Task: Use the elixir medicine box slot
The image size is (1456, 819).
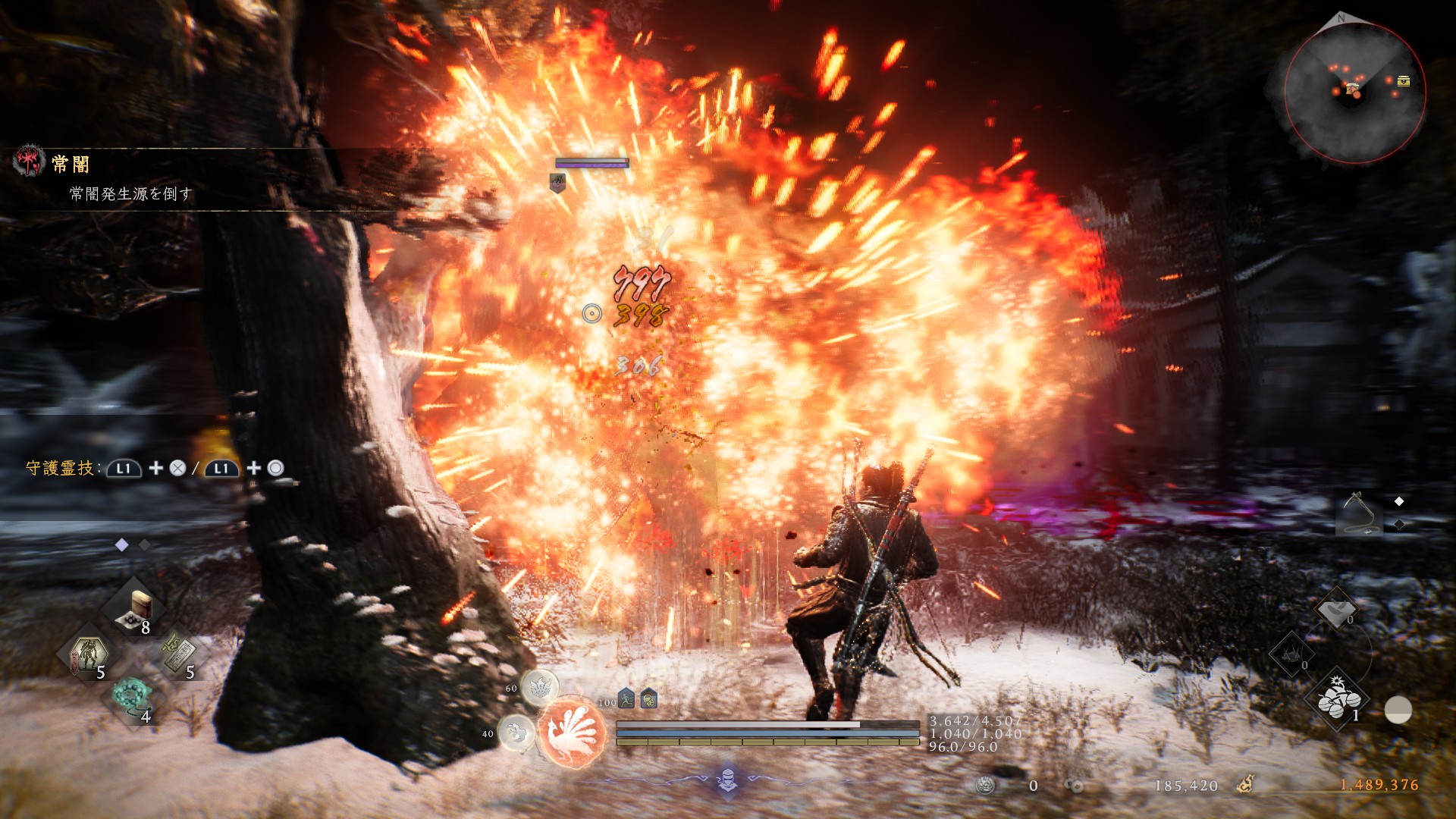Action: pyautogui.click(x=137, y=609)
